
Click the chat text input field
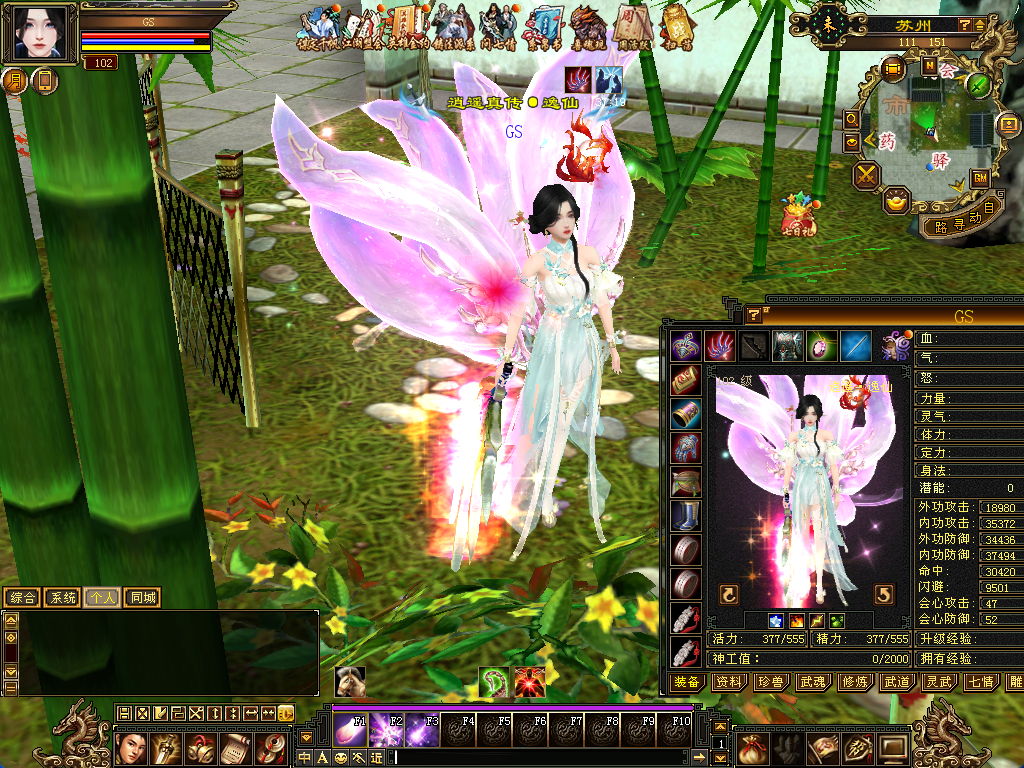(x=540, y=758)
